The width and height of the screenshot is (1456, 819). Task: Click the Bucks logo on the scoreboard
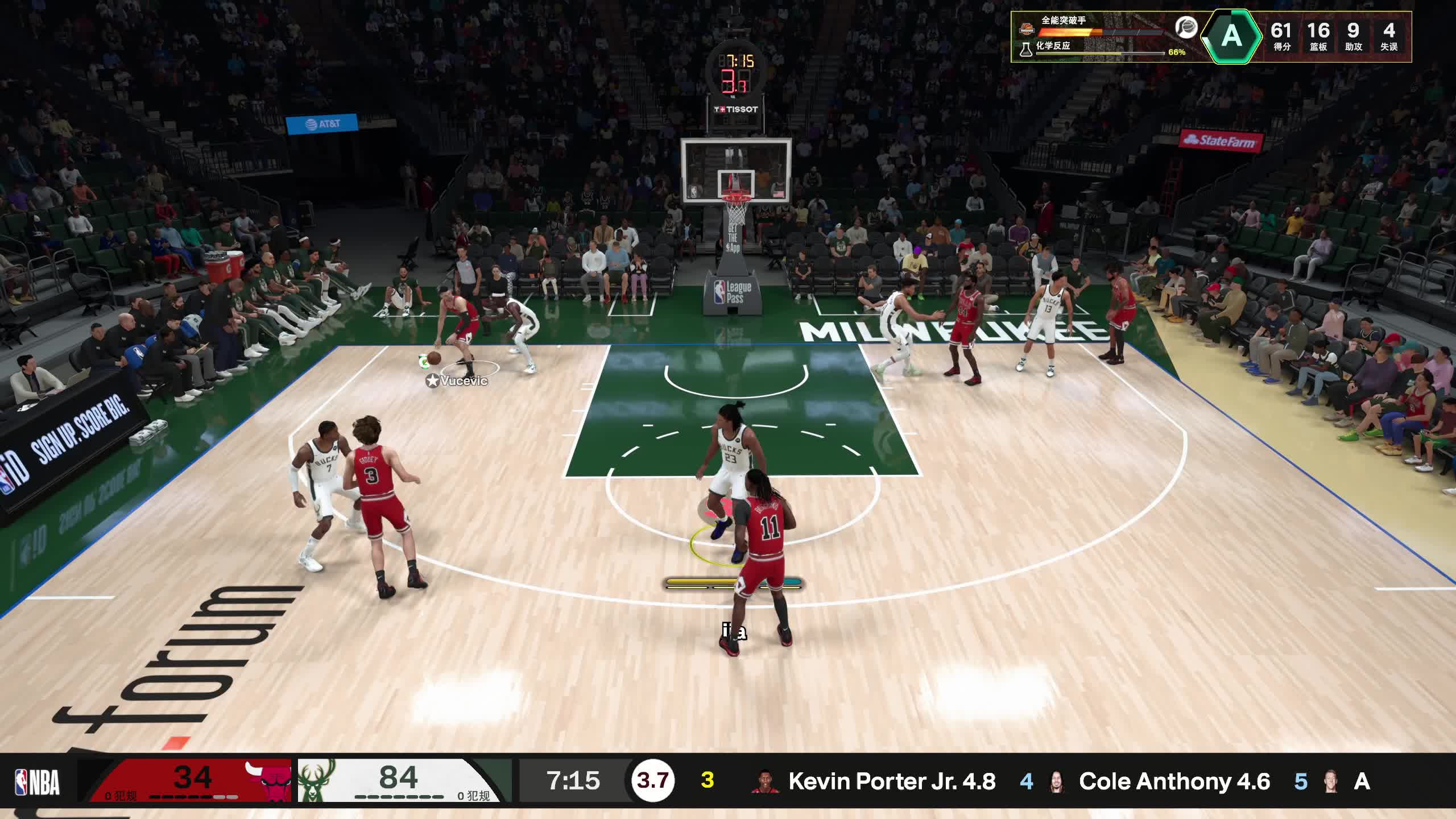[316, 779]
